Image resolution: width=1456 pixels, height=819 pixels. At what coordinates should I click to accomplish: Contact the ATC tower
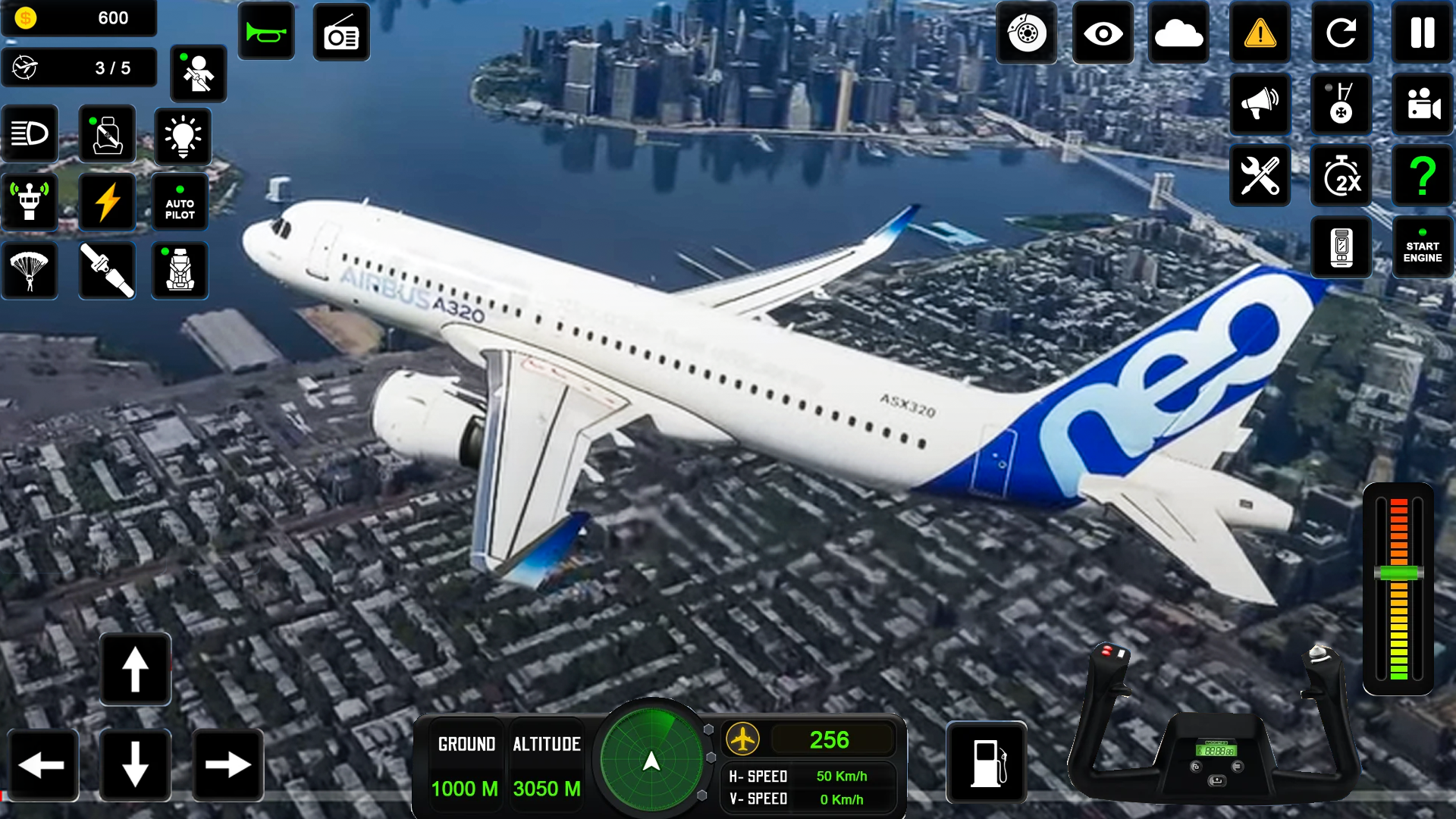[x=29, y=202]
